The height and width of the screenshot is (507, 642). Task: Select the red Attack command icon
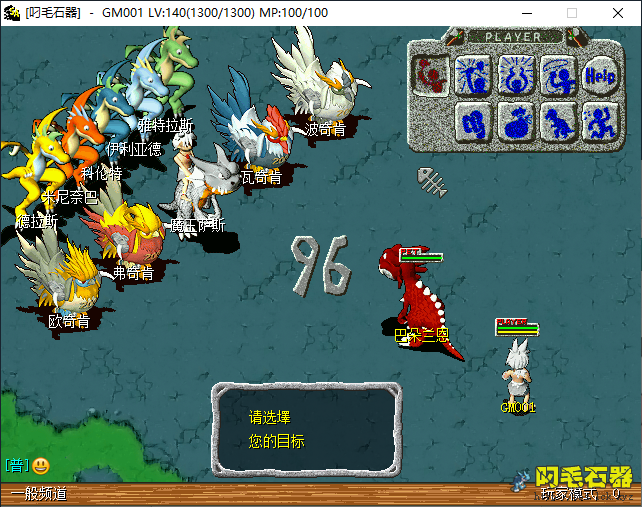pos(430,73)
